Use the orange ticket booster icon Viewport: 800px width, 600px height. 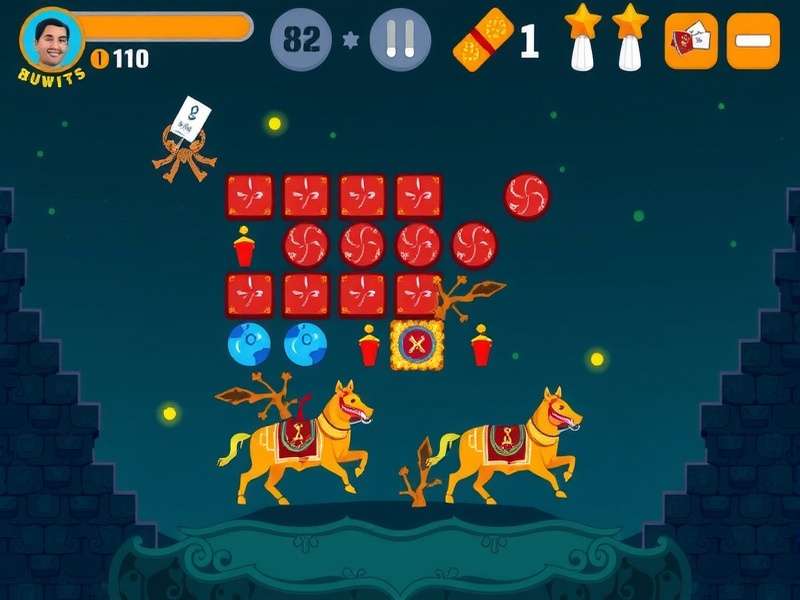pyautogui.click(x=483, y=41)
